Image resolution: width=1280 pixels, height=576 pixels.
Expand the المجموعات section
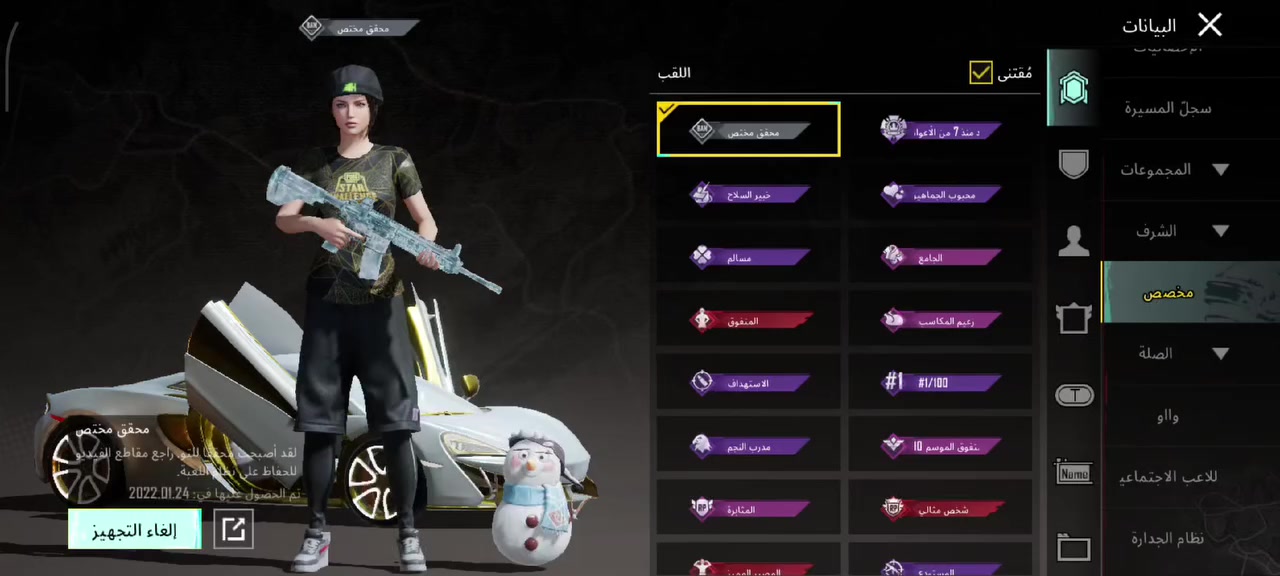1175,170
